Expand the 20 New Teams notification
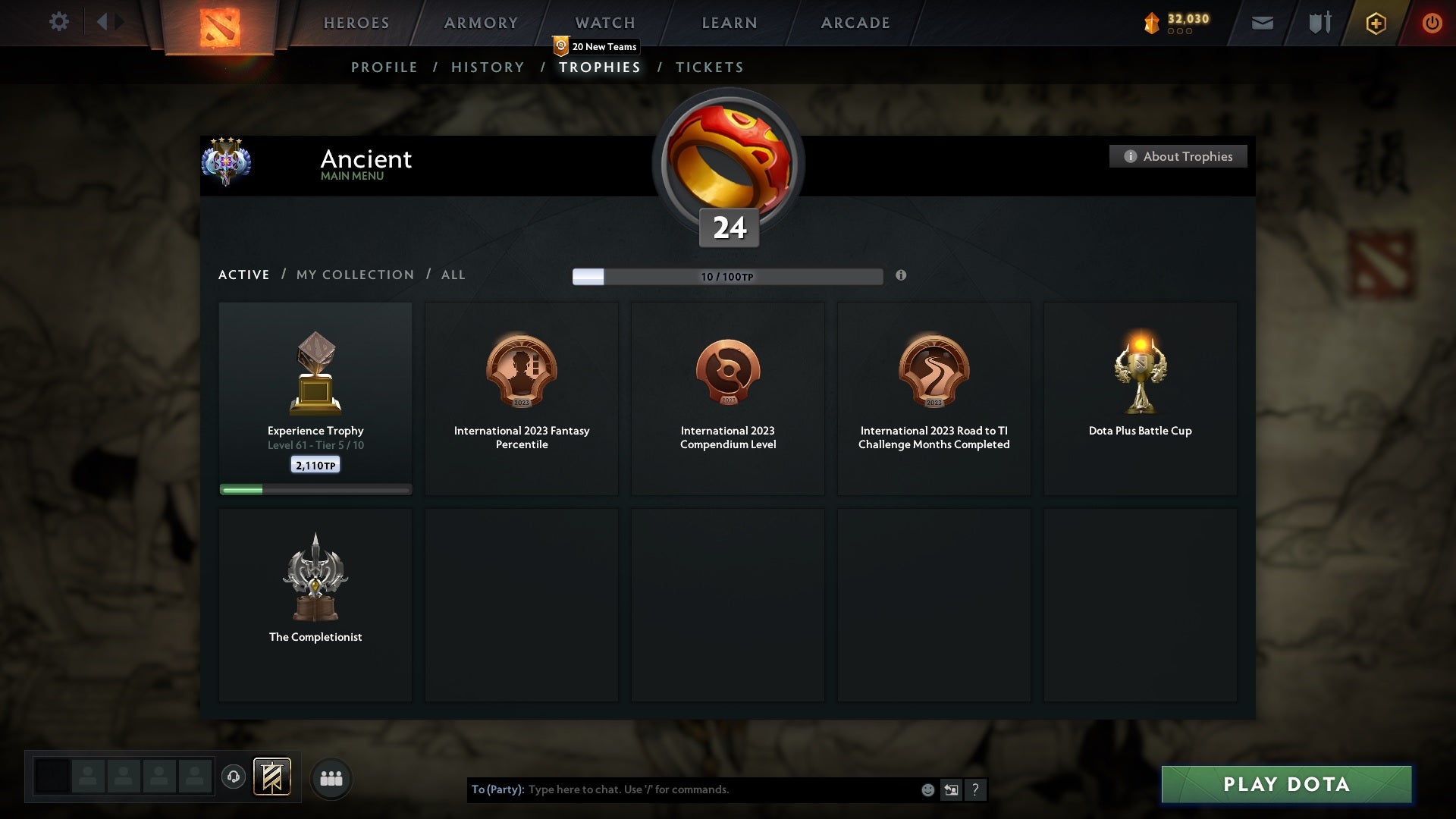The width and height of the screenshot is (1456, 819). pos(596,46)
